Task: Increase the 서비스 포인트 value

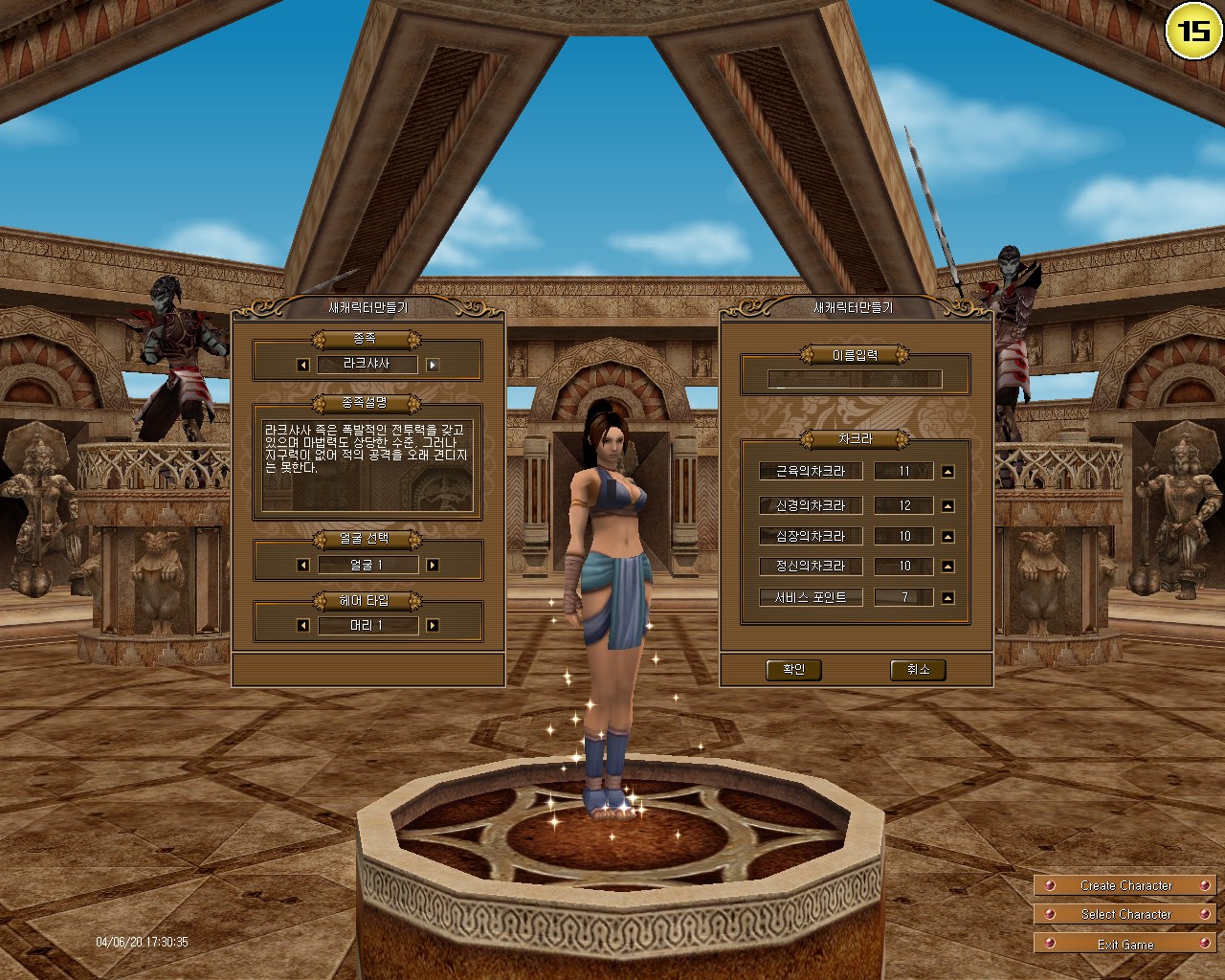Action: [x=947, y=597]
